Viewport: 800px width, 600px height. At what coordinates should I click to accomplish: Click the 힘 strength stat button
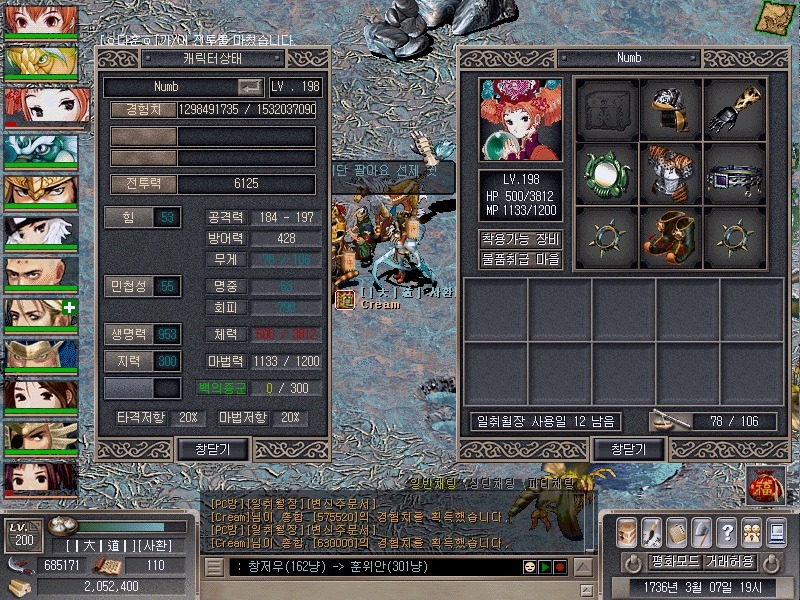(143, 217)
